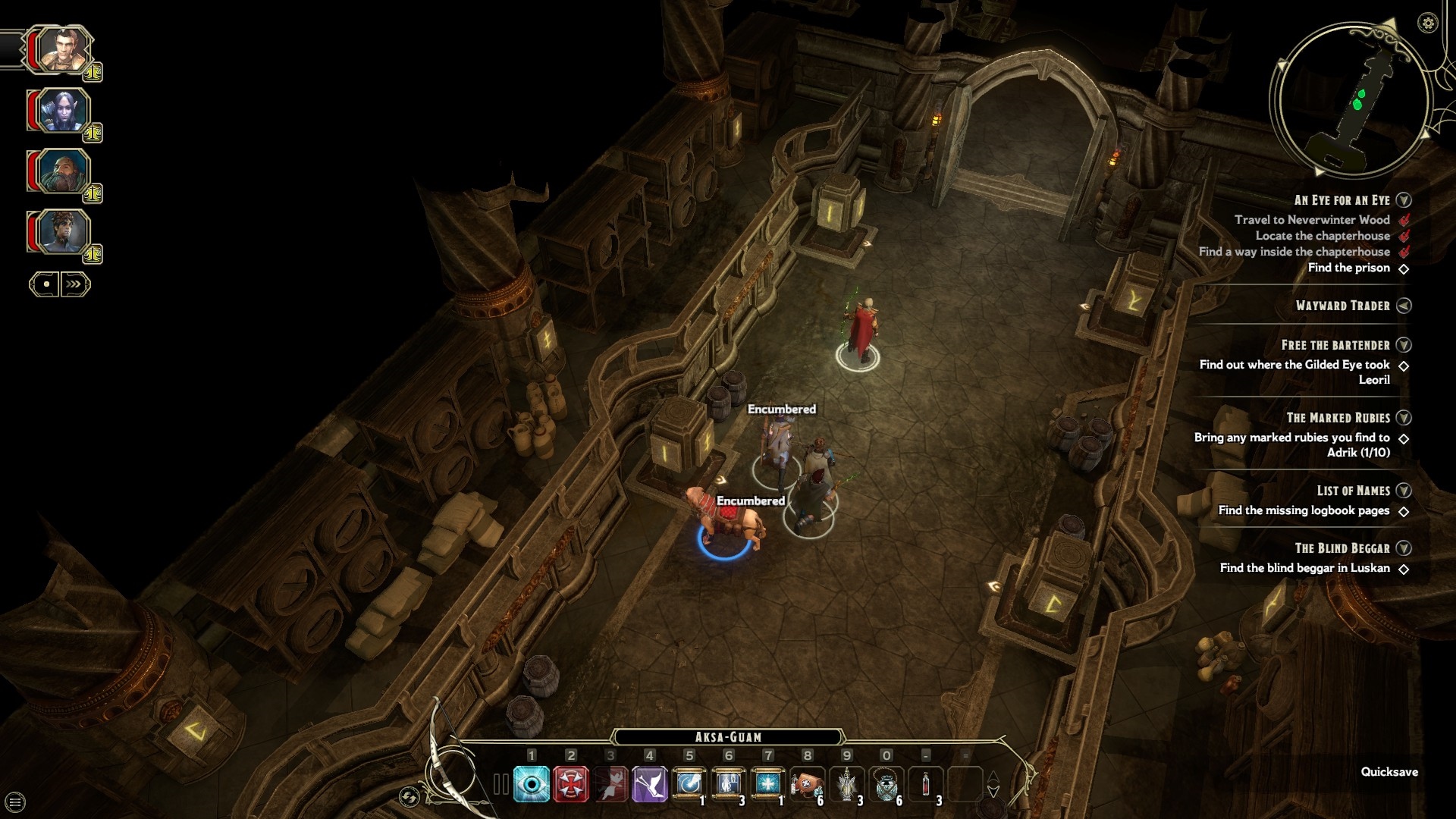Screen dimensions: 1456x819
Task: Collapse The Blind Beggar quest entry
Action: pos(1404,548)
